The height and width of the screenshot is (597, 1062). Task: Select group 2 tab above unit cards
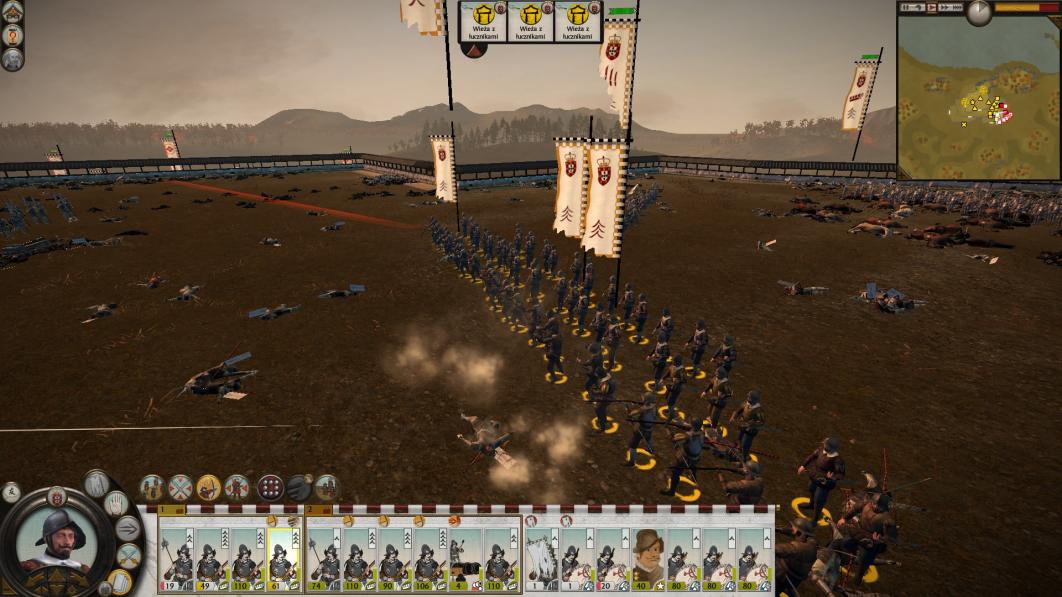coord(311,509)
